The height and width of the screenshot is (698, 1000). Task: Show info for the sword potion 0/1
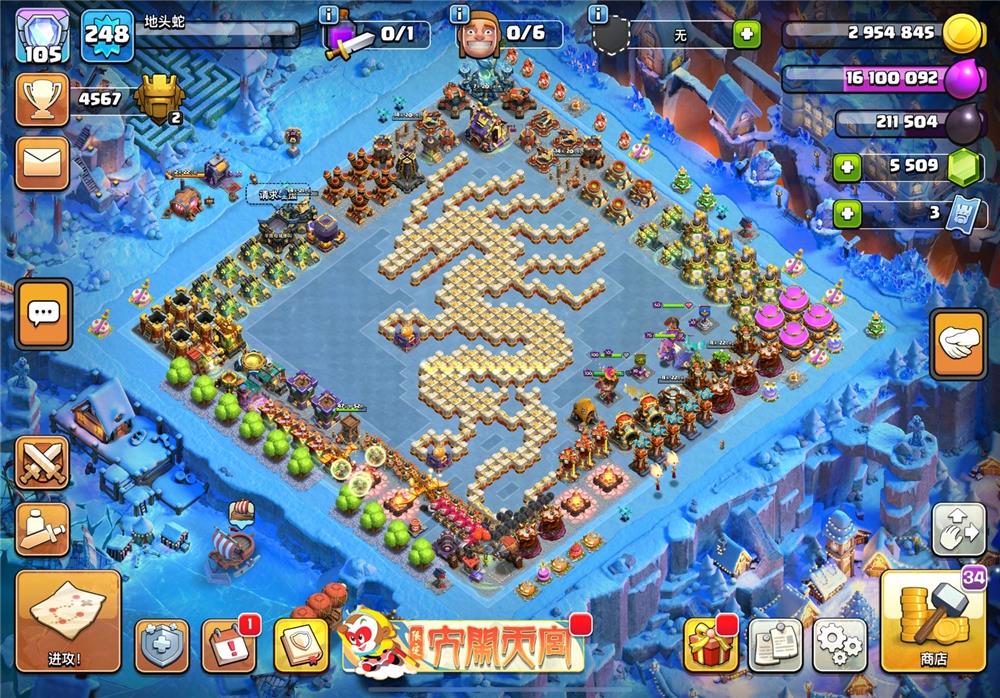tap(329, 14)
